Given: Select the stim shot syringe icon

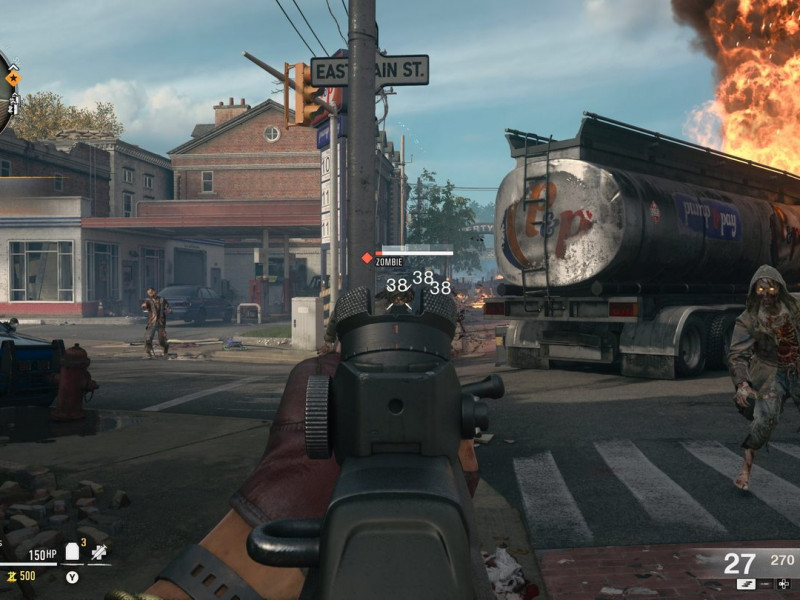Looking at the screenshot, I should click(x=98, y=552).
